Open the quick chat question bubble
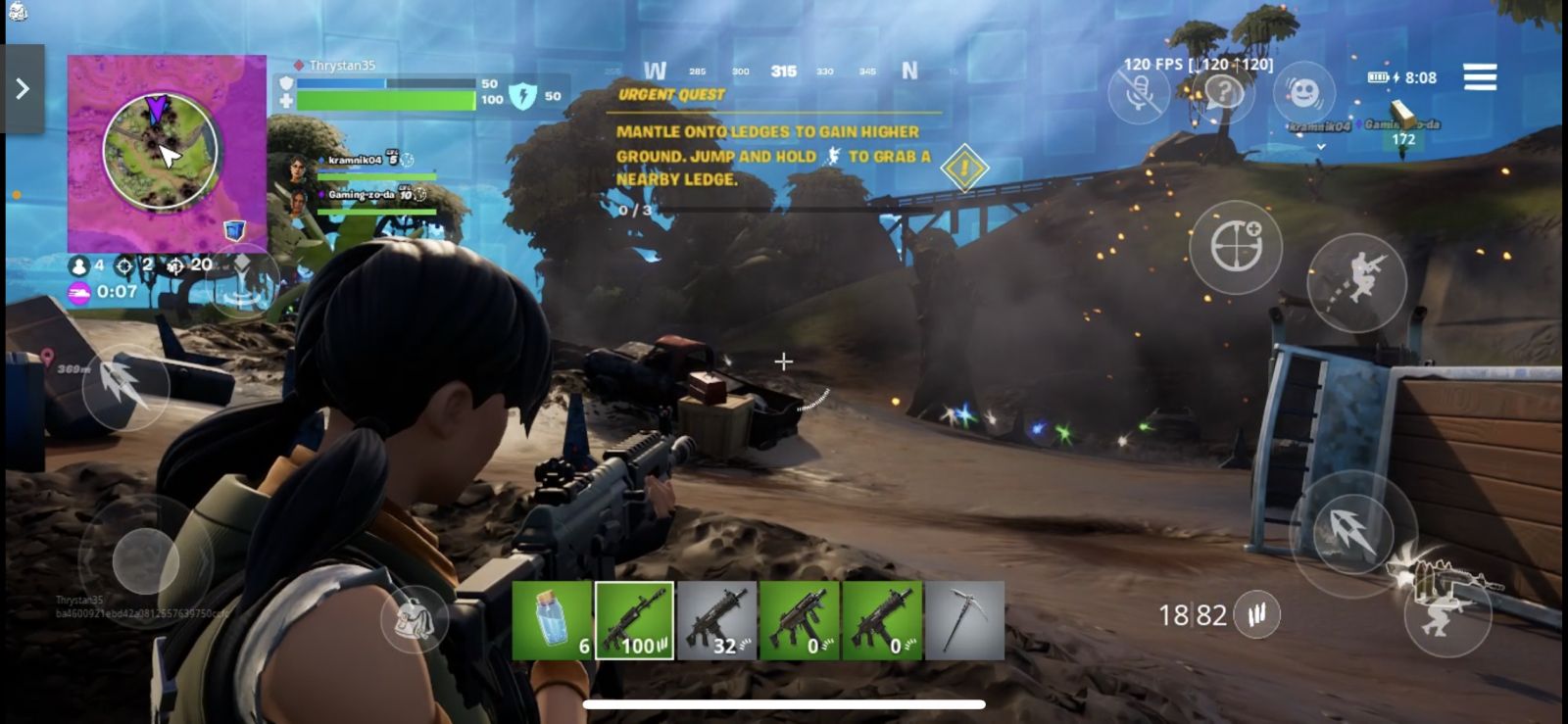This screenshot has width=1568, height=724. point(1224,94)
